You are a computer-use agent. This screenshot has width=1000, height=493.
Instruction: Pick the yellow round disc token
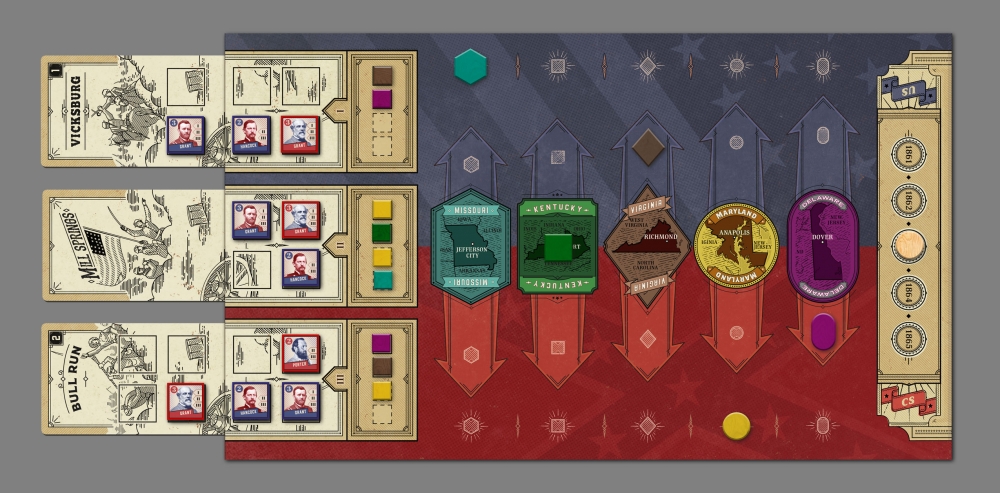737,426
